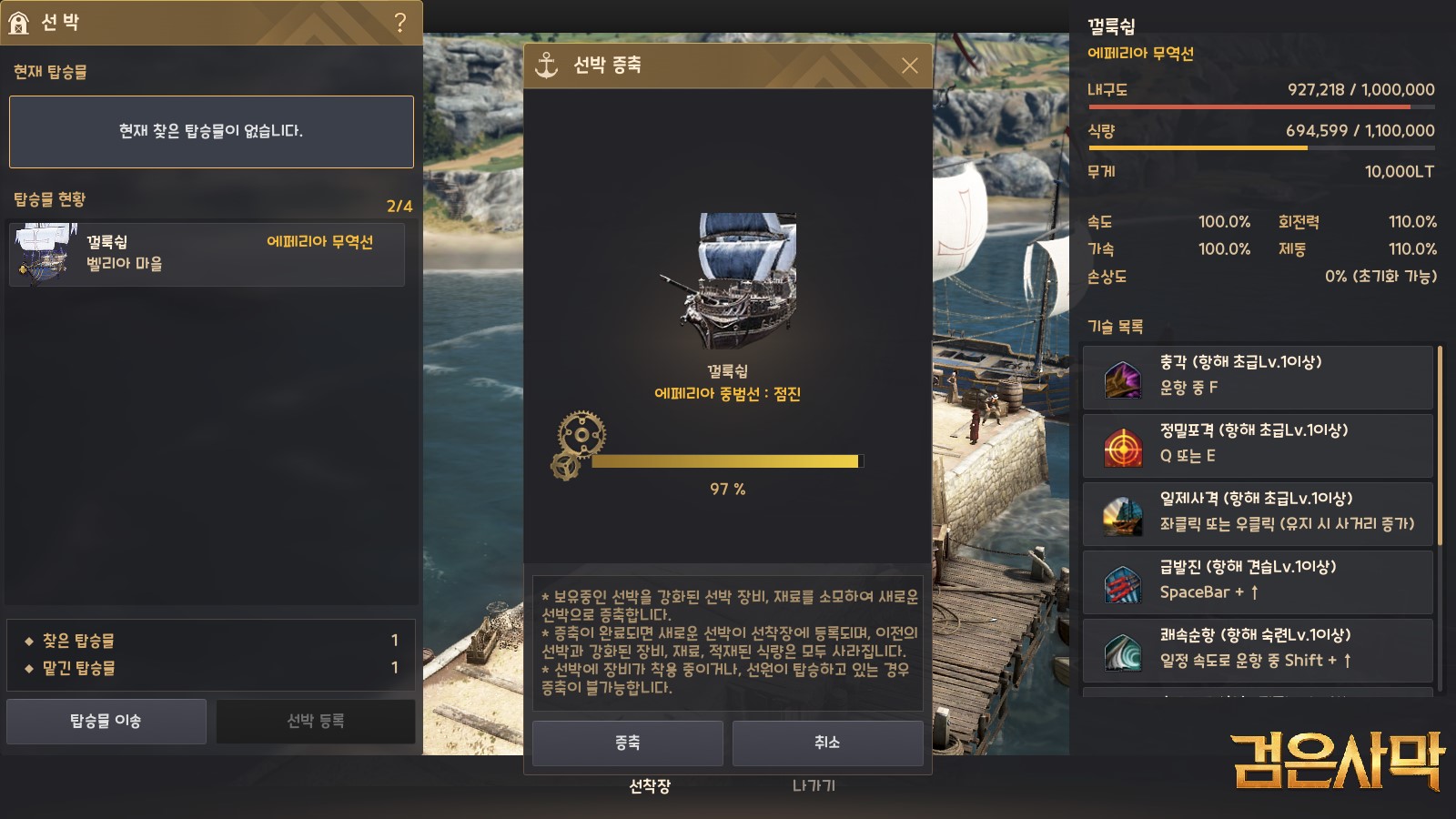Select the 급발진 boost skill entry
Image resolution: width=1456 pixels, height=819 pixels.
pyautogui.click(x=1258, y=581)
